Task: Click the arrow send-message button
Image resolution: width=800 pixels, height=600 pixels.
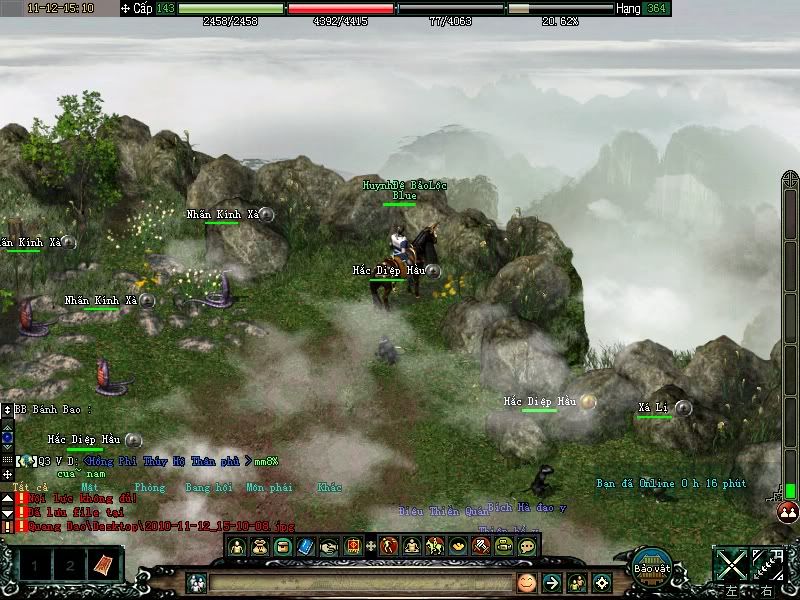Action: (x=551, y=582)
